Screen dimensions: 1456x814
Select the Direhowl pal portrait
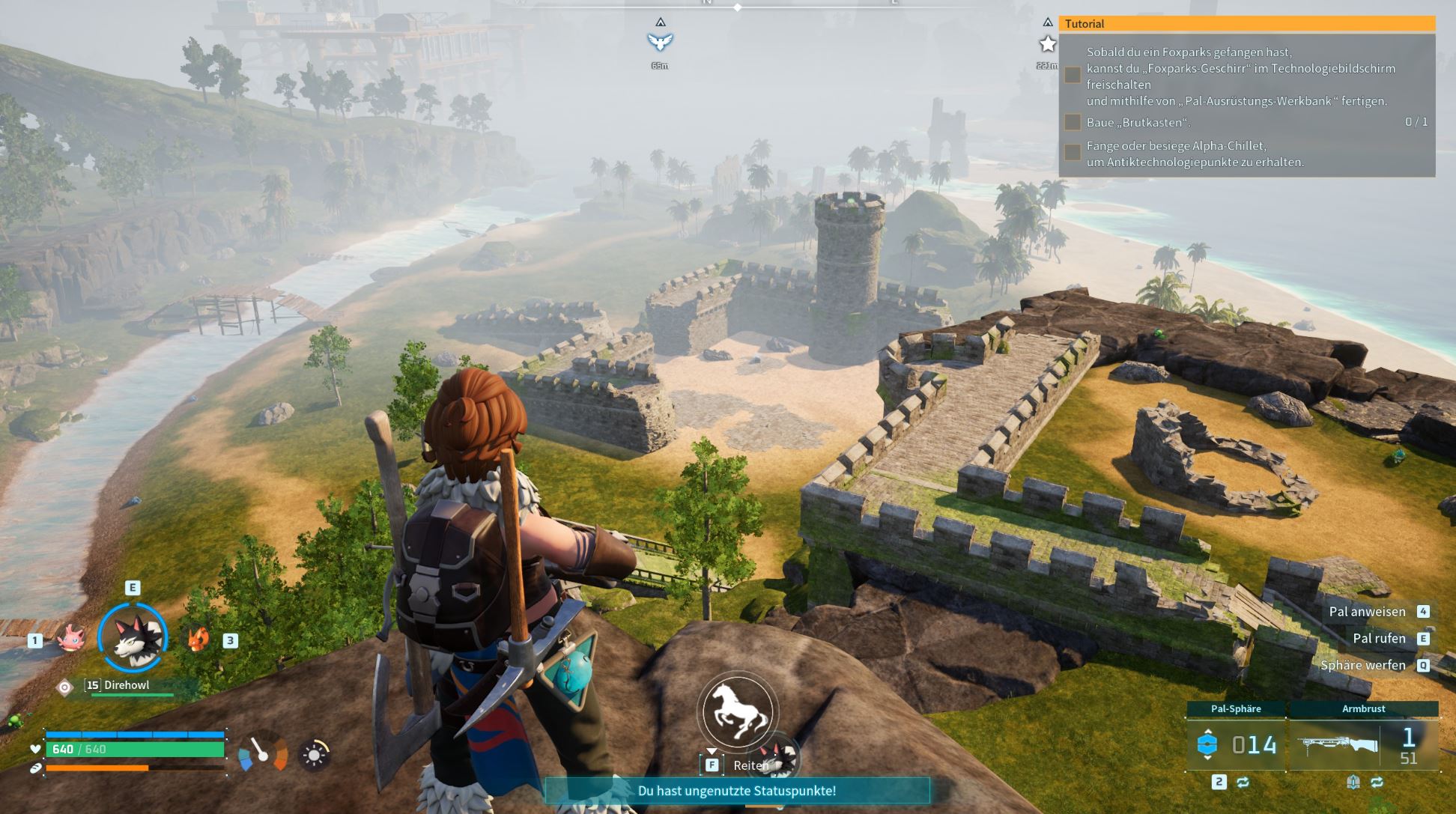pos(133,637)
